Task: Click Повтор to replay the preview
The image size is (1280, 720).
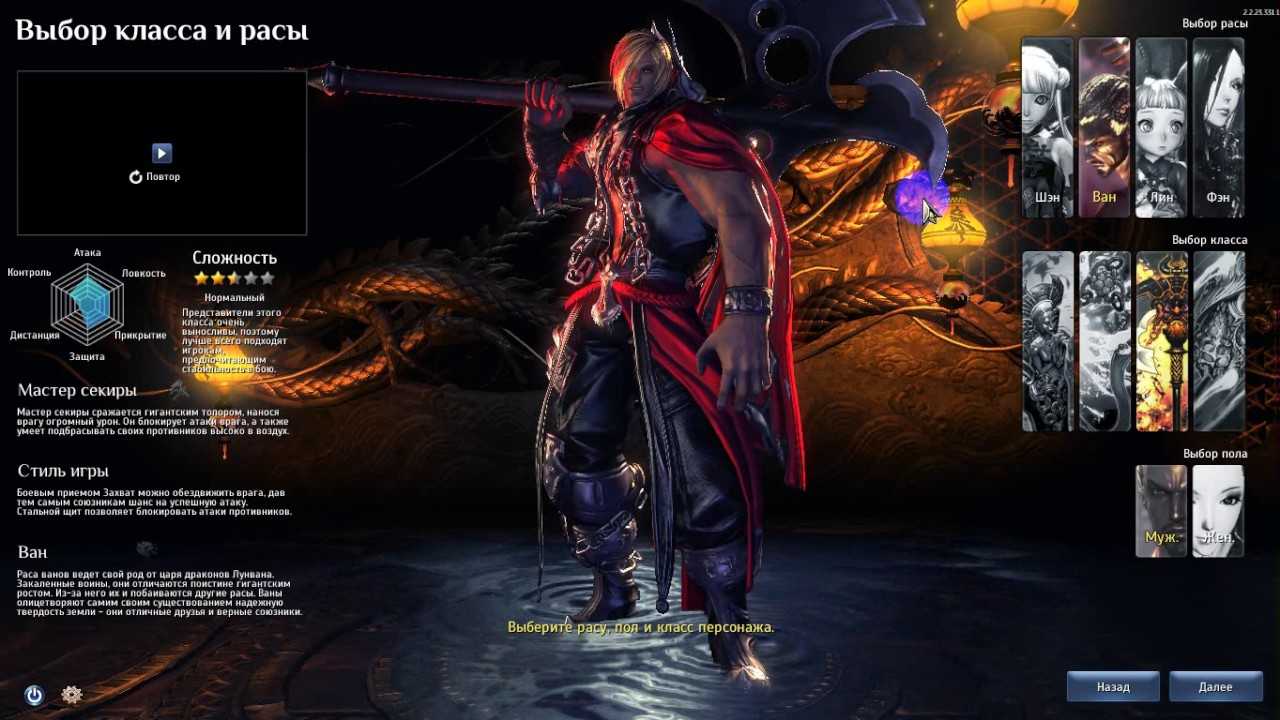Action: click(155, 177)
